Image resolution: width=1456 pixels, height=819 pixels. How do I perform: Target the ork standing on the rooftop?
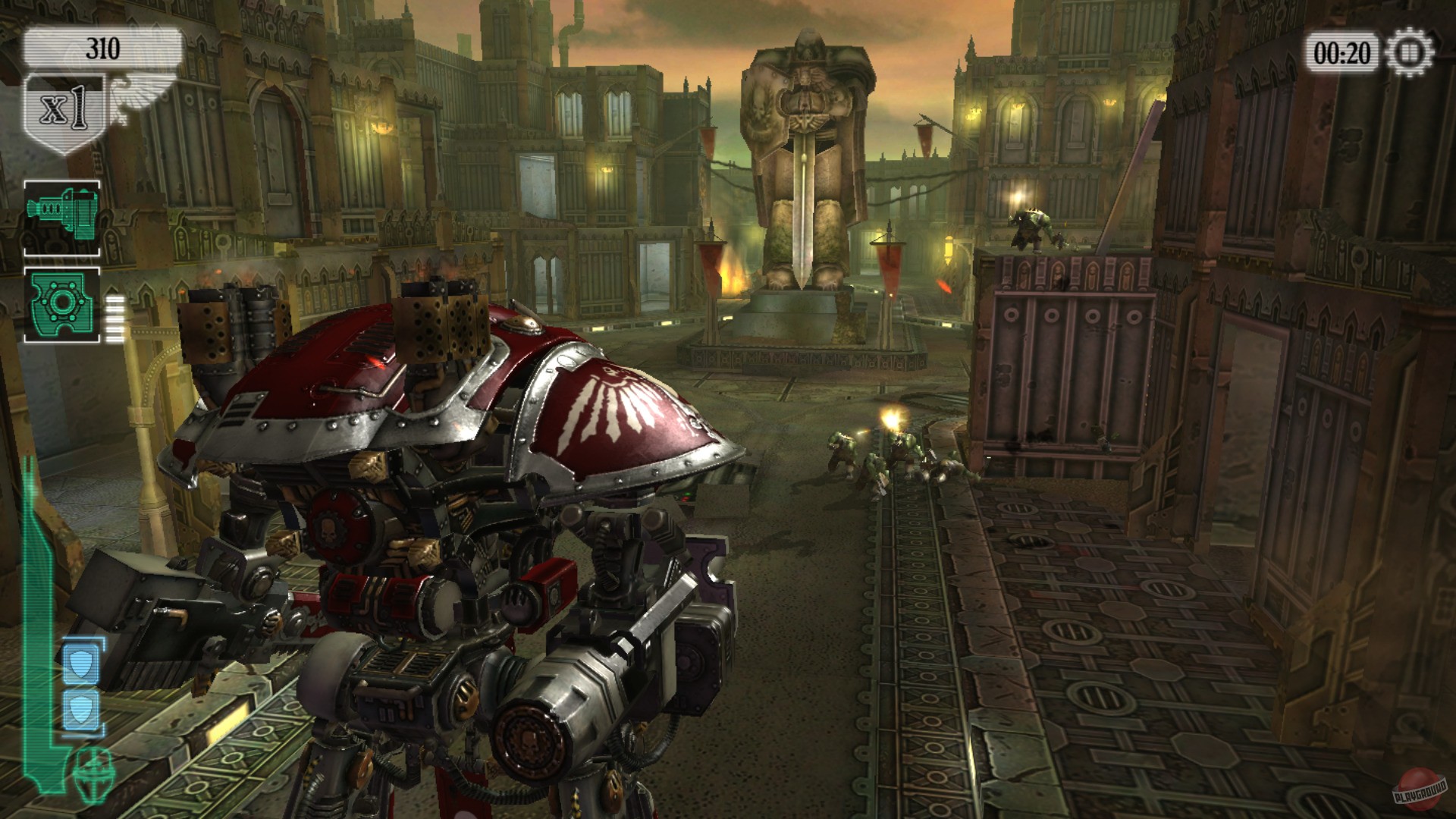(1031, 227)
